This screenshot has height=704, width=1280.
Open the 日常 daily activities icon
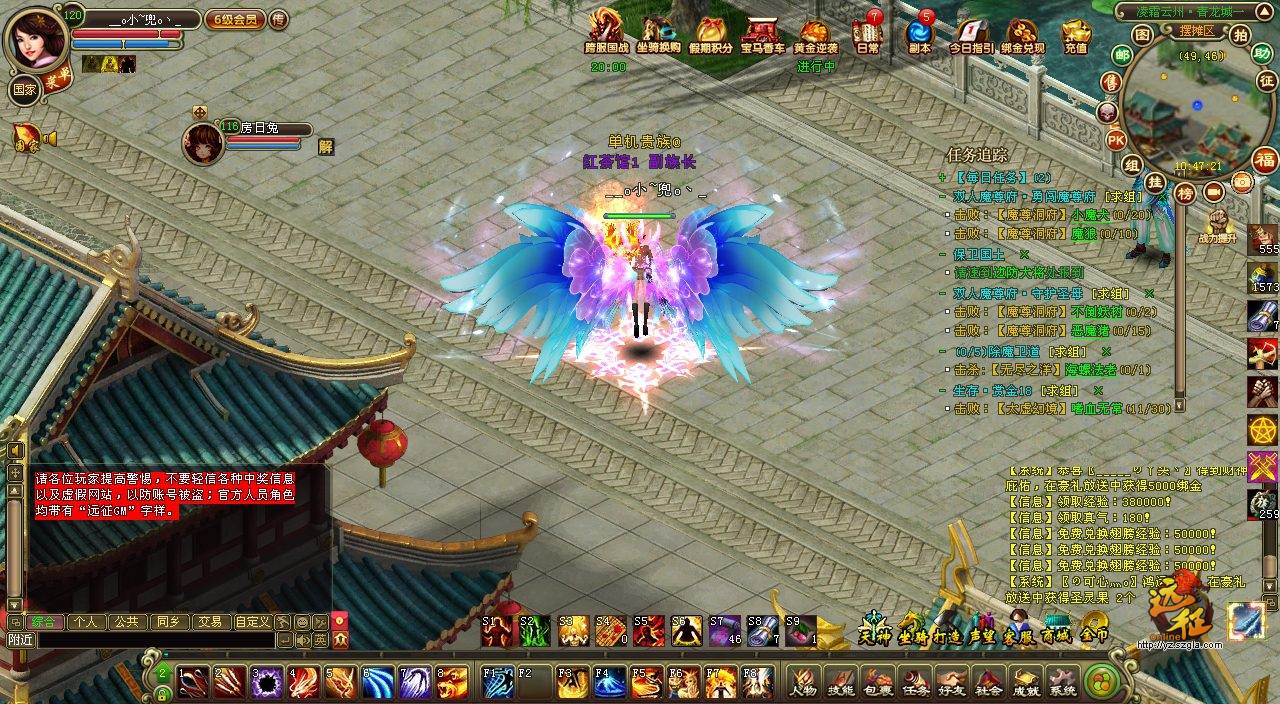click(868, 34)
